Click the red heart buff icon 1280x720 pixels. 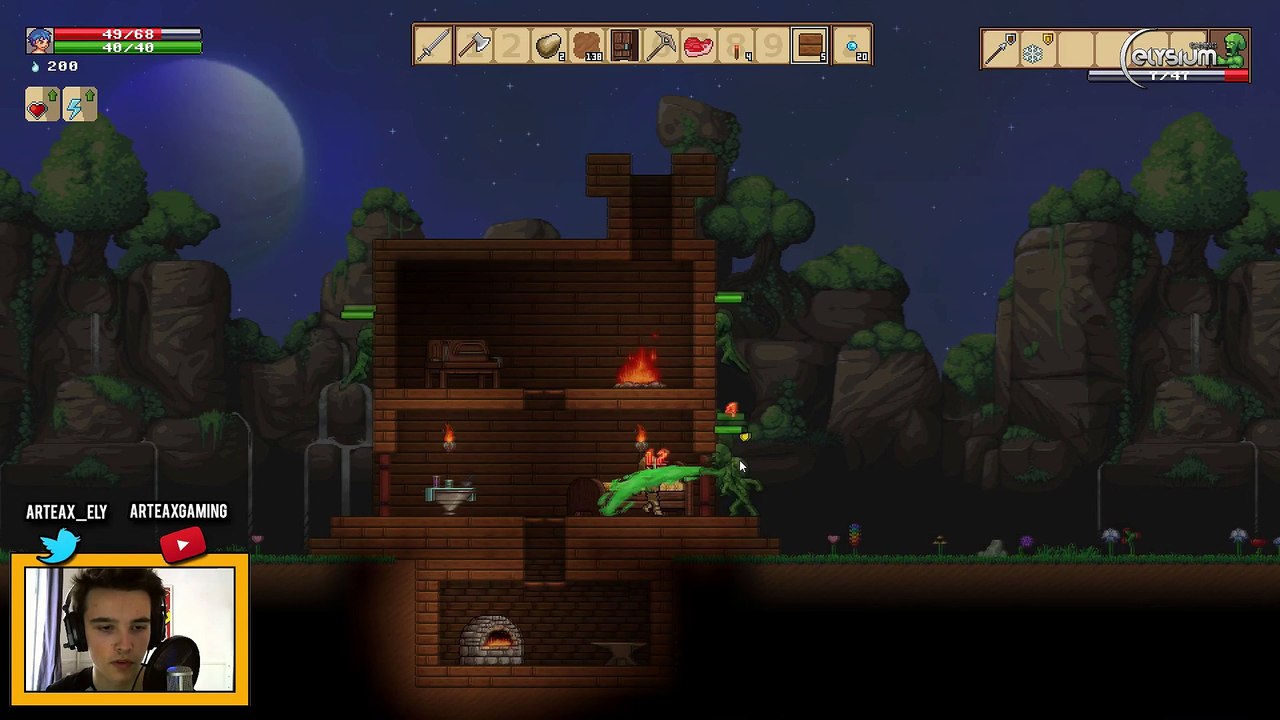click(x=39, y=106)
